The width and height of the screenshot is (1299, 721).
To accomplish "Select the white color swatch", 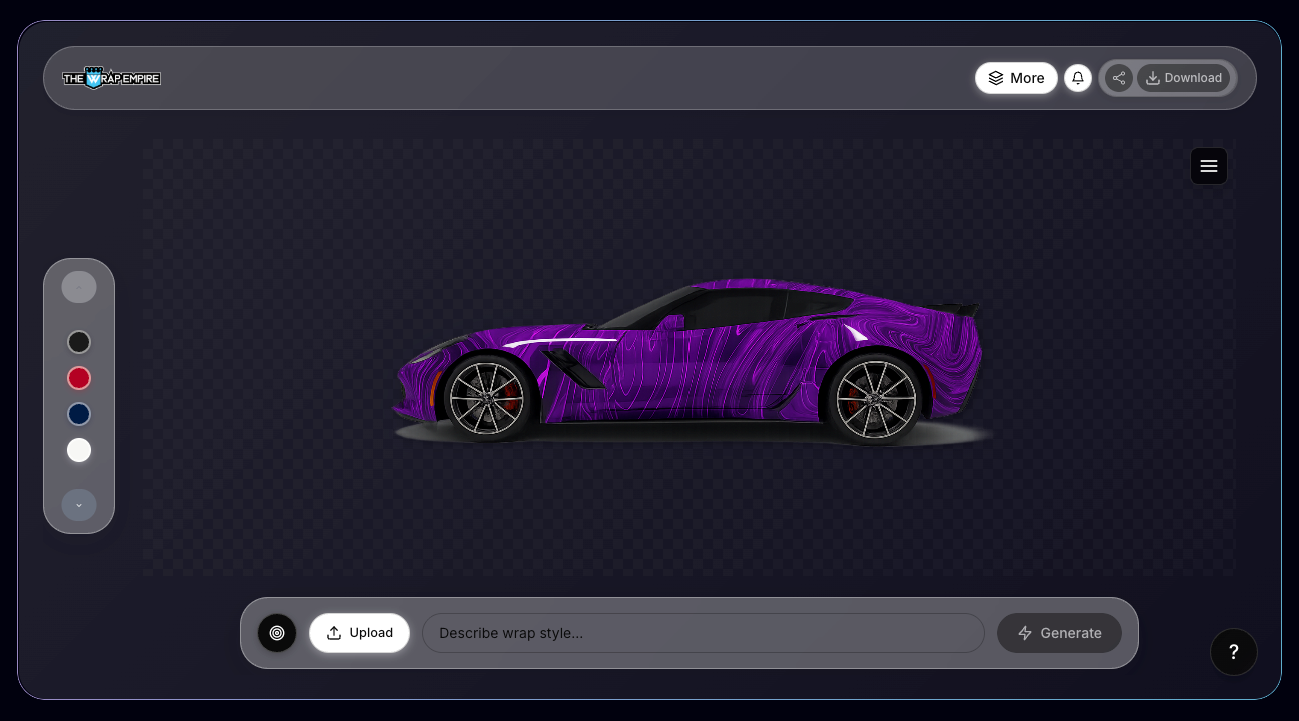I will pos(79,450).
